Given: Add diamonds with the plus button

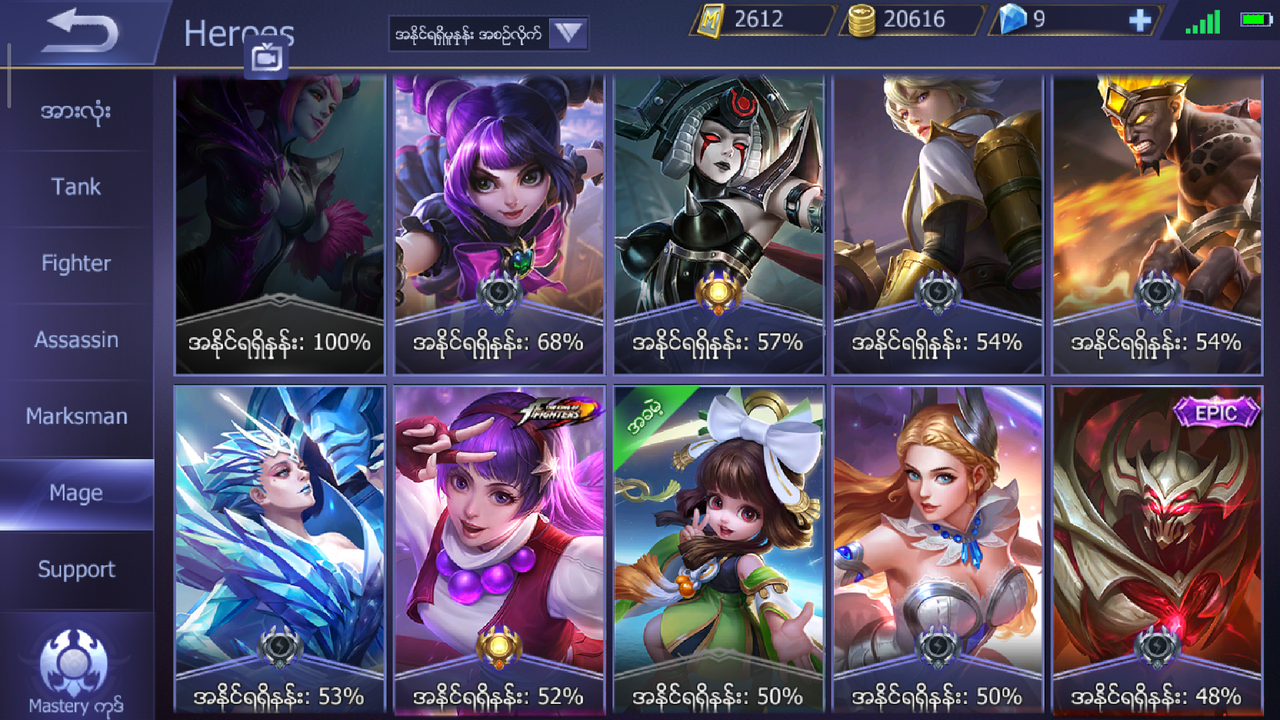Looking at the screenshot, I should 1139,20.
